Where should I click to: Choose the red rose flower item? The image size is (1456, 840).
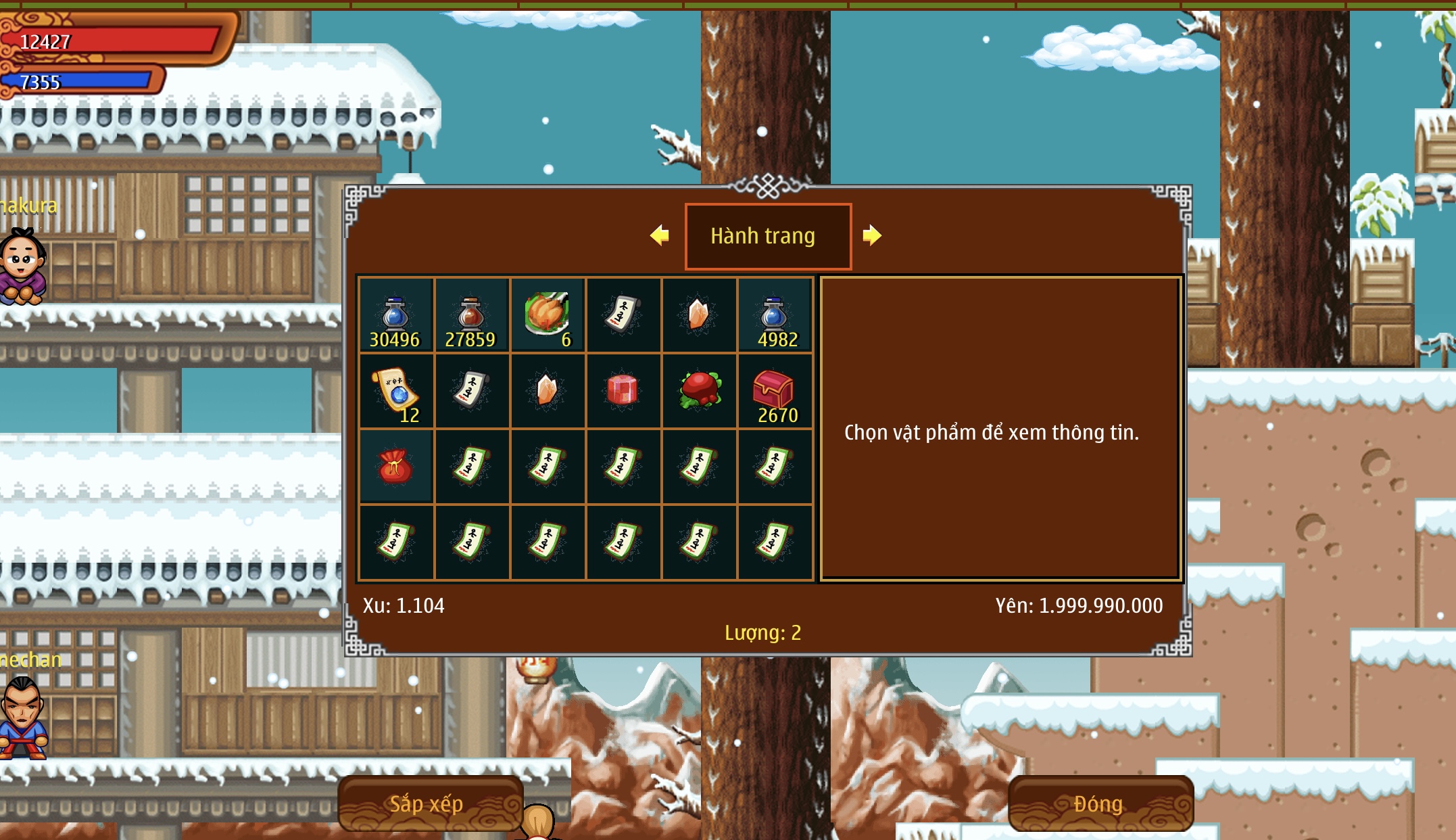pyautogui.click(x=699, y=391)
